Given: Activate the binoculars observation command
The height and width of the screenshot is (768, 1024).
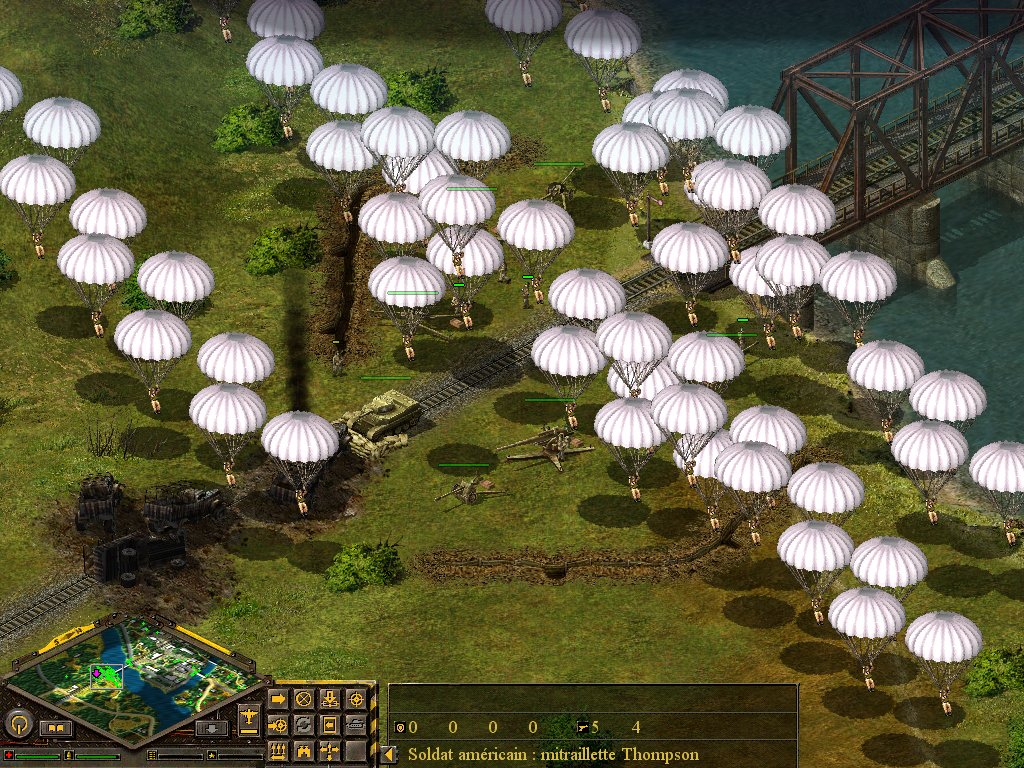Looking at the screenshot, I should [x=304, y=750].
